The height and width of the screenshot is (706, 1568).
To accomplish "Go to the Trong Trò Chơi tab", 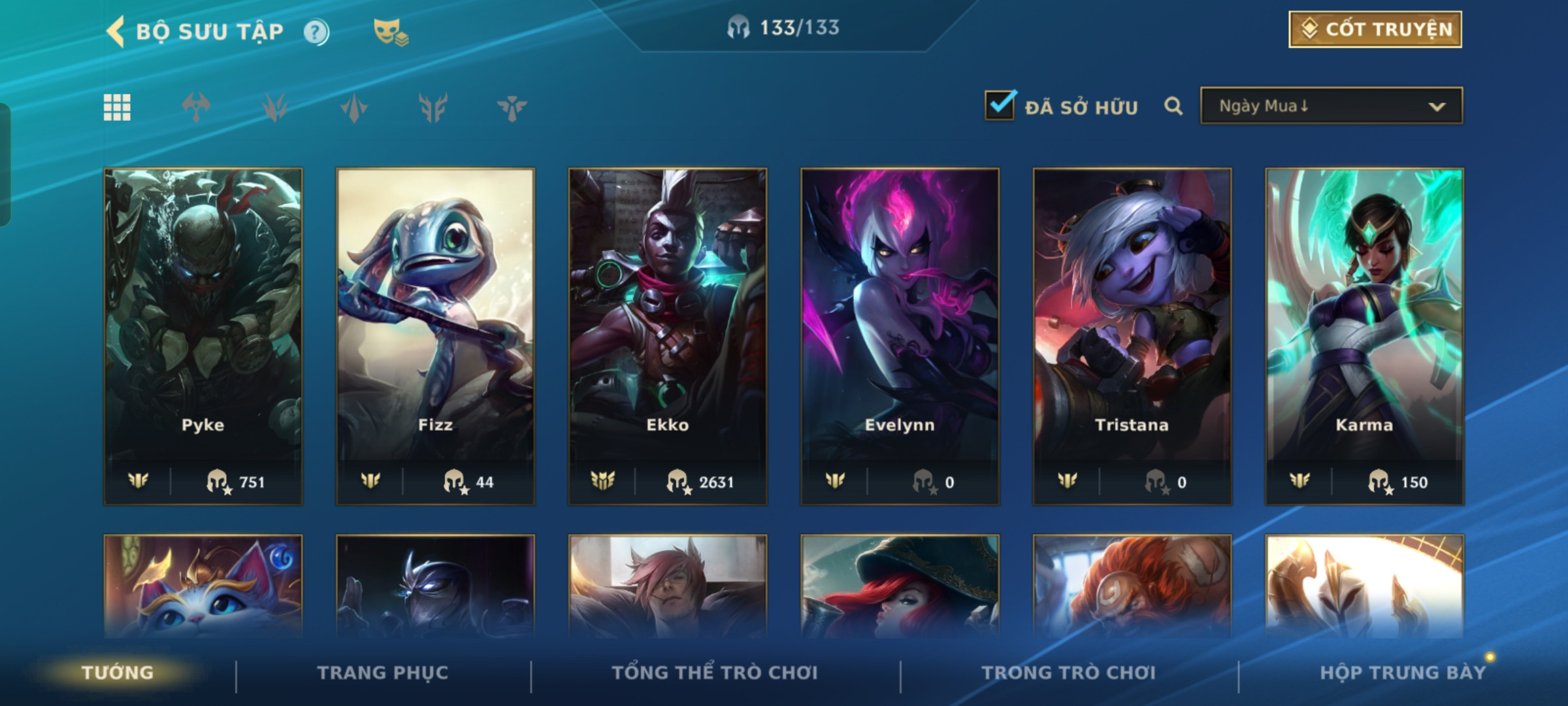I will point(1069,673).
